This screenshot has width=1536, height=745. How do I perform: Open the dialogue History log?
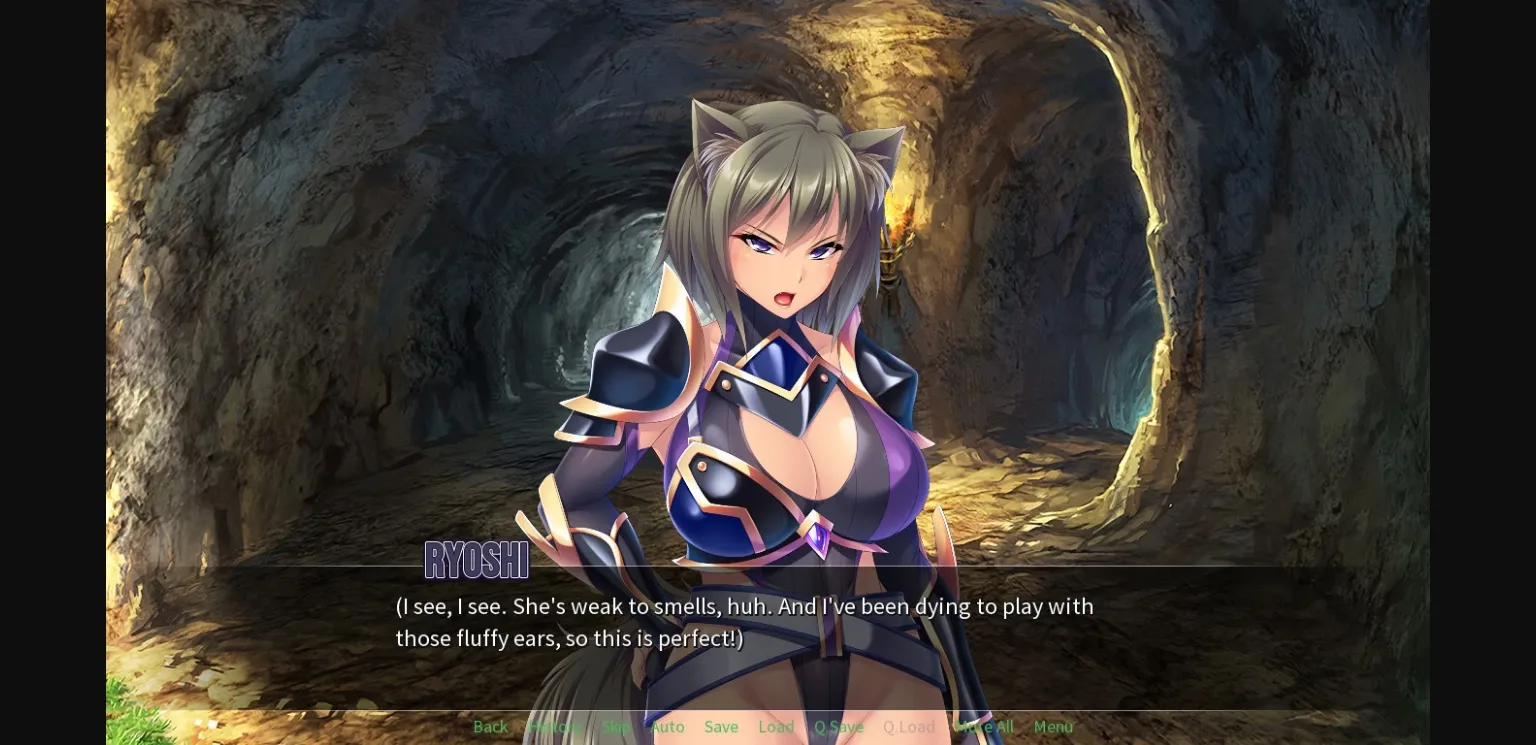click(x=554, y=727)
